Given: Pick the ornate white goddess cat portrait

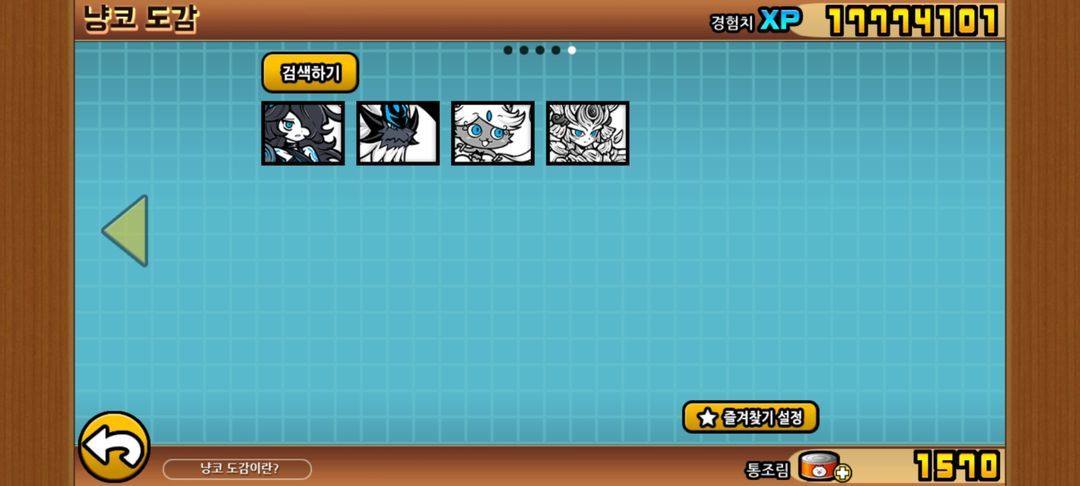Looking at the screenshot, I should (587, 133).
